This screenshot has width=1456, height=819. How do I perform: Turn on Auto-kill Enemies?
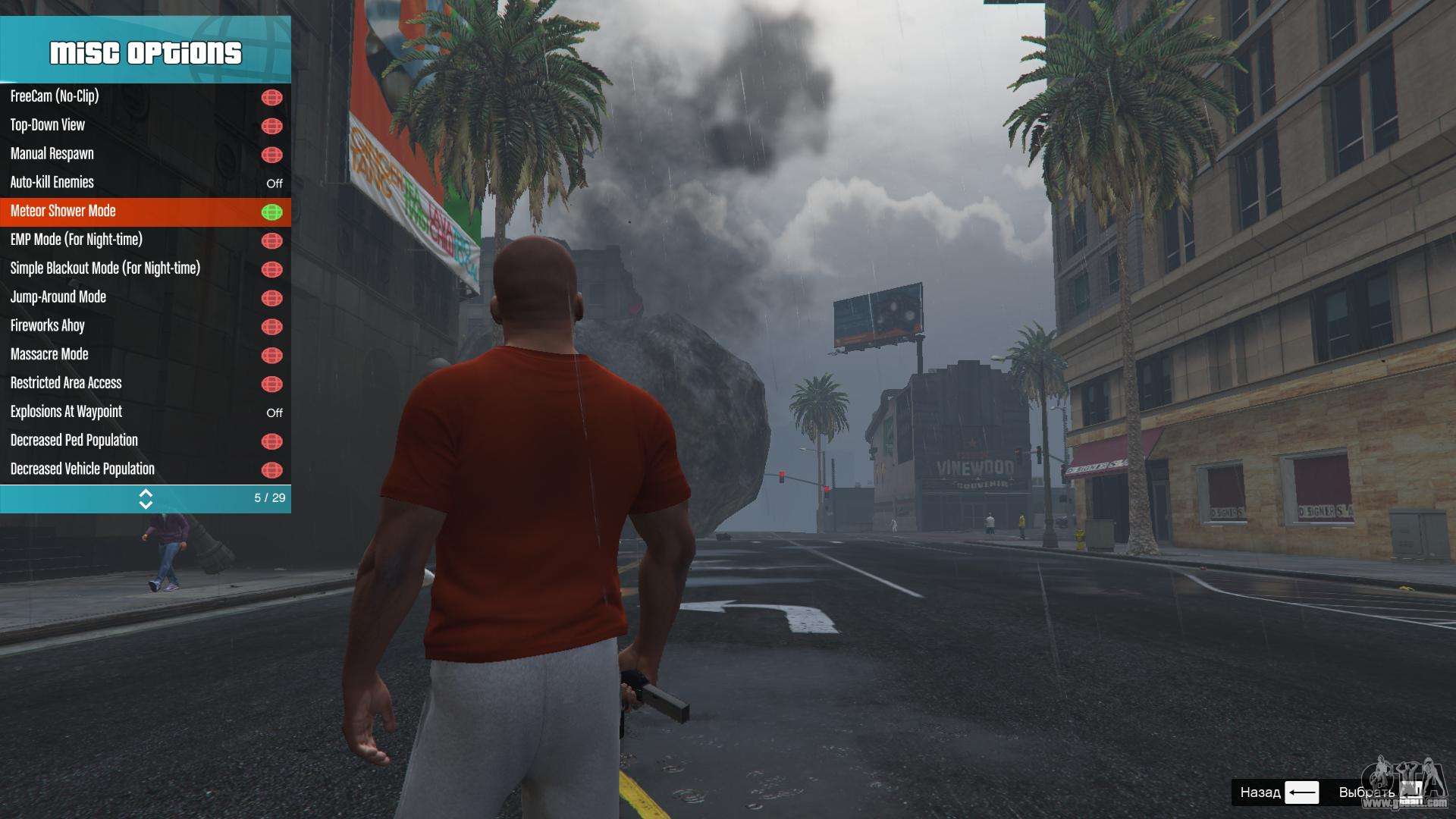[x=144, y=183]
